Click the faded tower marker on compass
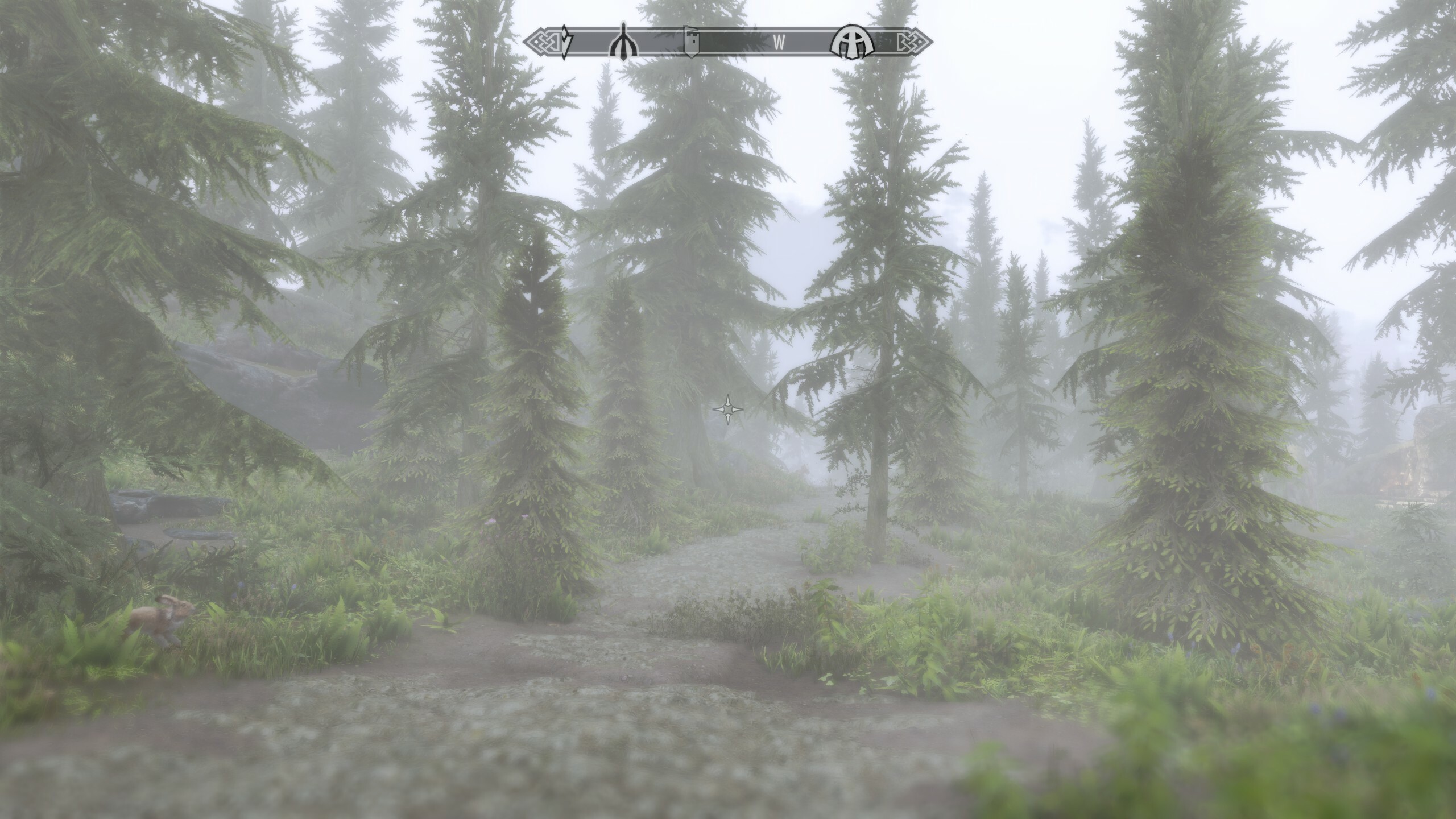This screenshot has width=1456, height=819. [691, 42]
